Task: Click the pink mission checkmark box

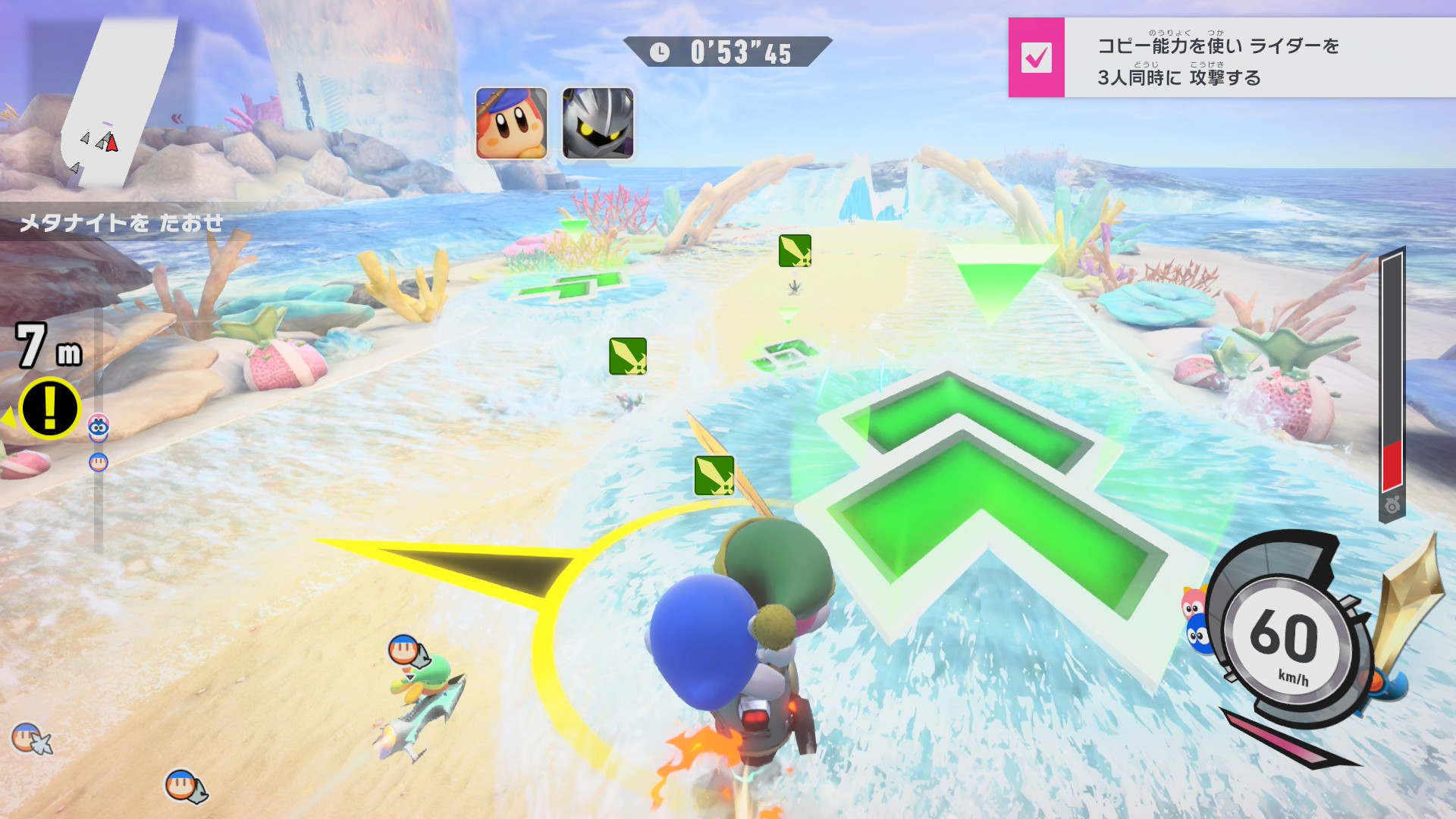Action: pyautogui.click(x=1036, y=58)
